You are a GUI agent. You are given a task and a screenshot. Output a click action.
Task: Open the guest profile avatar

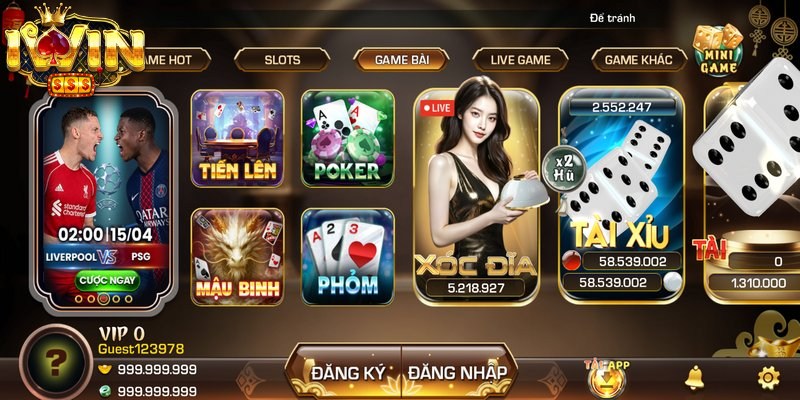point(53,362)
